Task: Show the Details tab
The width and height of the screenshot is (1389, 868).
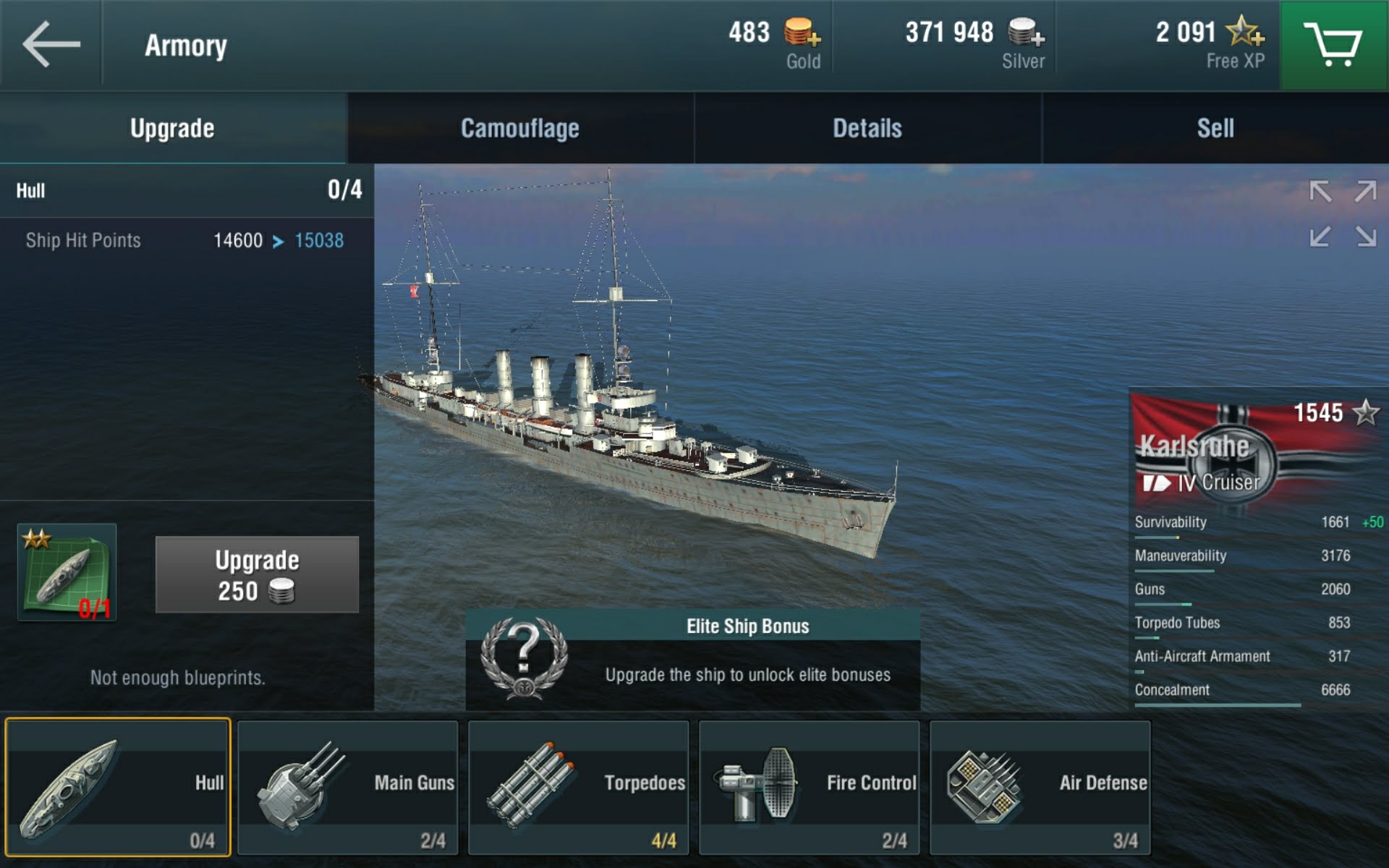Action: 867,128
